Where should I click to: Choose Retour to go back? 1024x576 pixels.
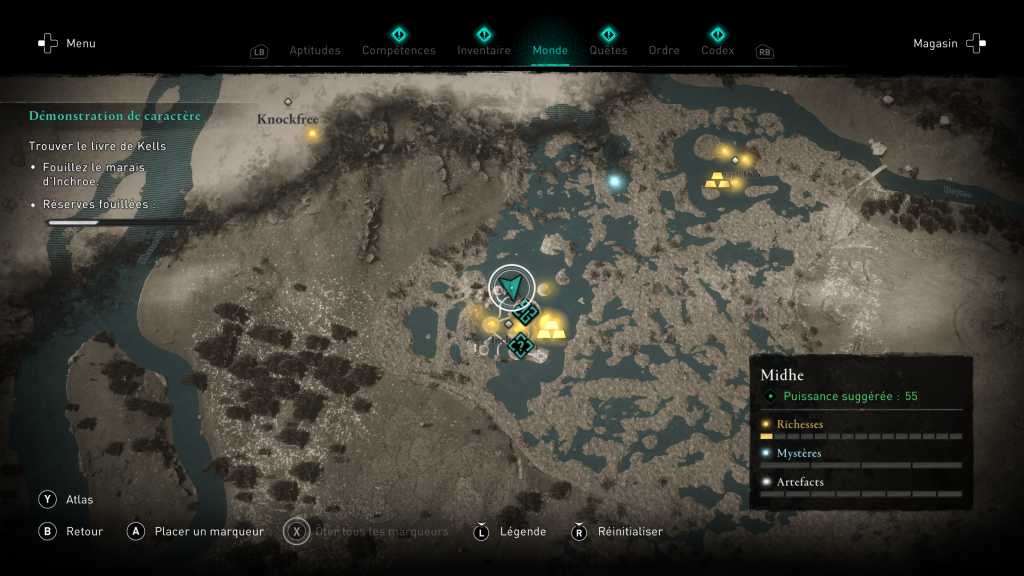[72, 531]
